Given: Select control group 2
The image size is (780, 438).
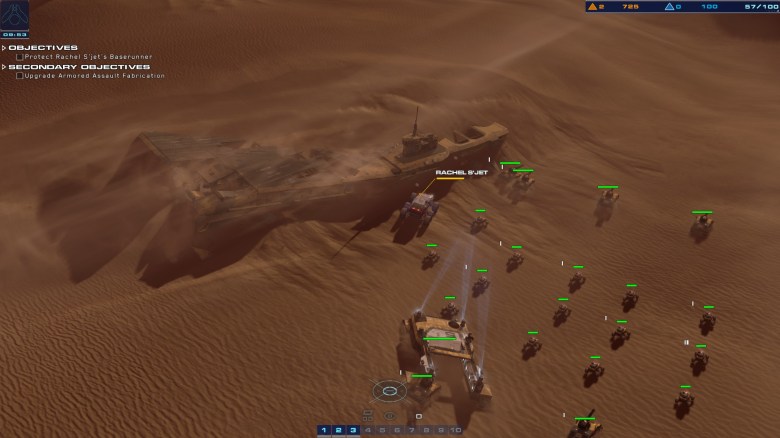Looking at the screenshot, I should point(338,431).
